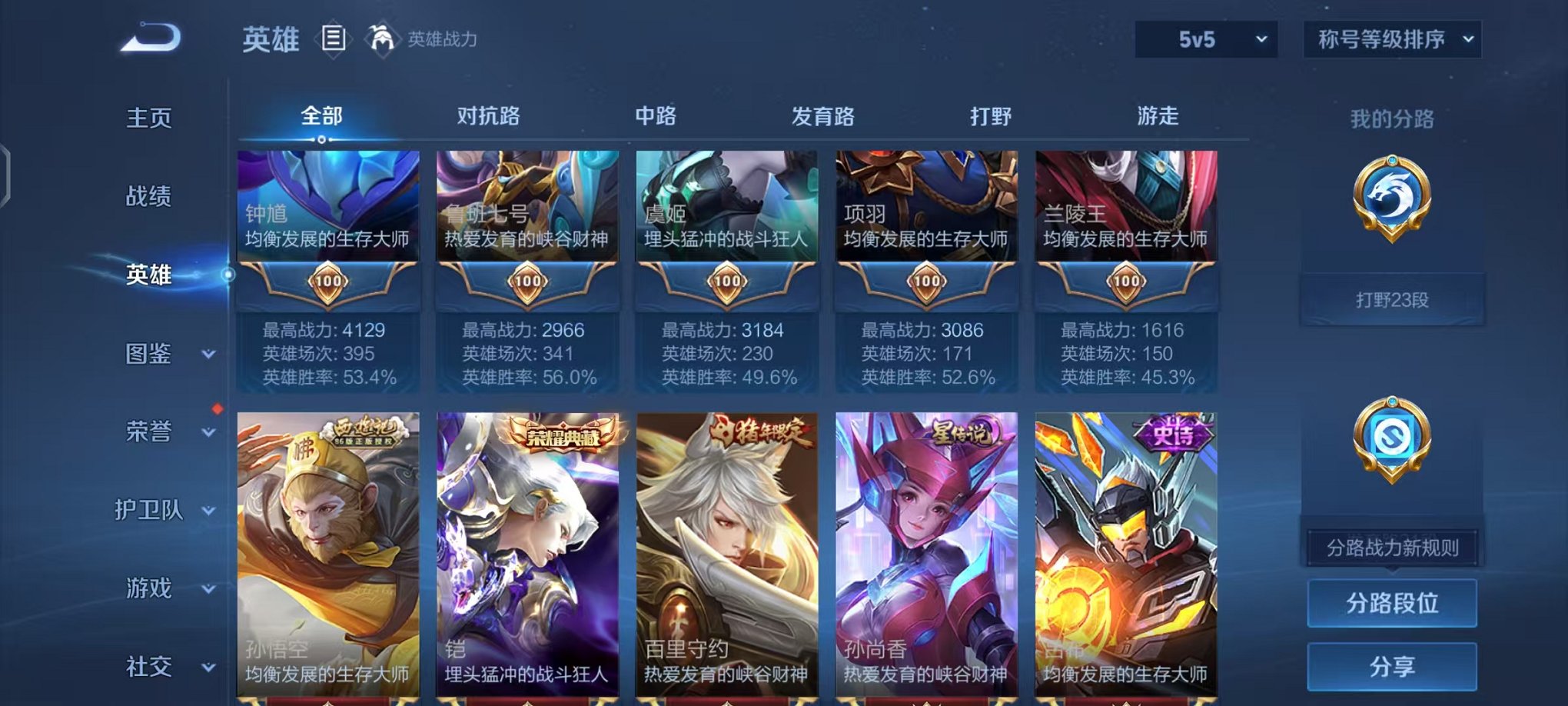Open 战绩 from the left sidebar
This screenshot has height=706, width=1568.
point(150,197)
